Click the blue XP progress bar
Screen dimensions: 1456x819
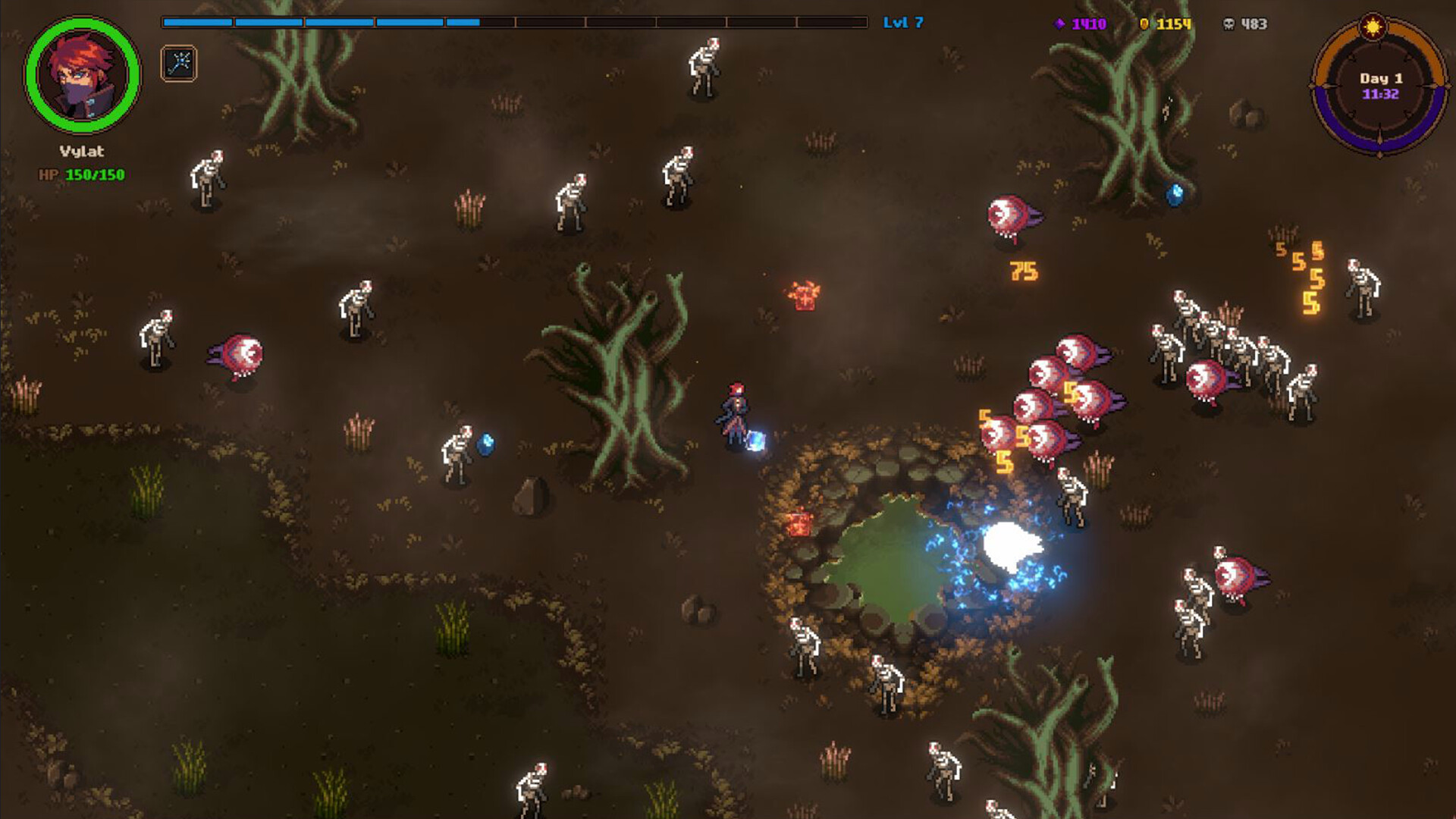point(318,22)
